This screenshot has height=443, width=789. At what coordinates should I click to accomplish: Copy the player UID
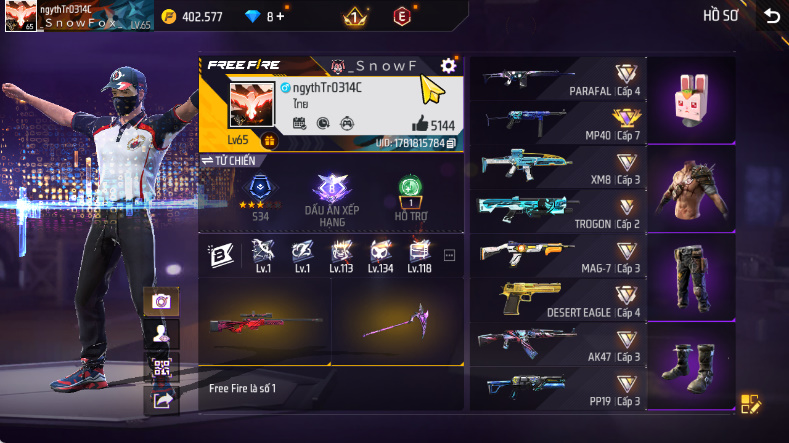pos(451,143)
